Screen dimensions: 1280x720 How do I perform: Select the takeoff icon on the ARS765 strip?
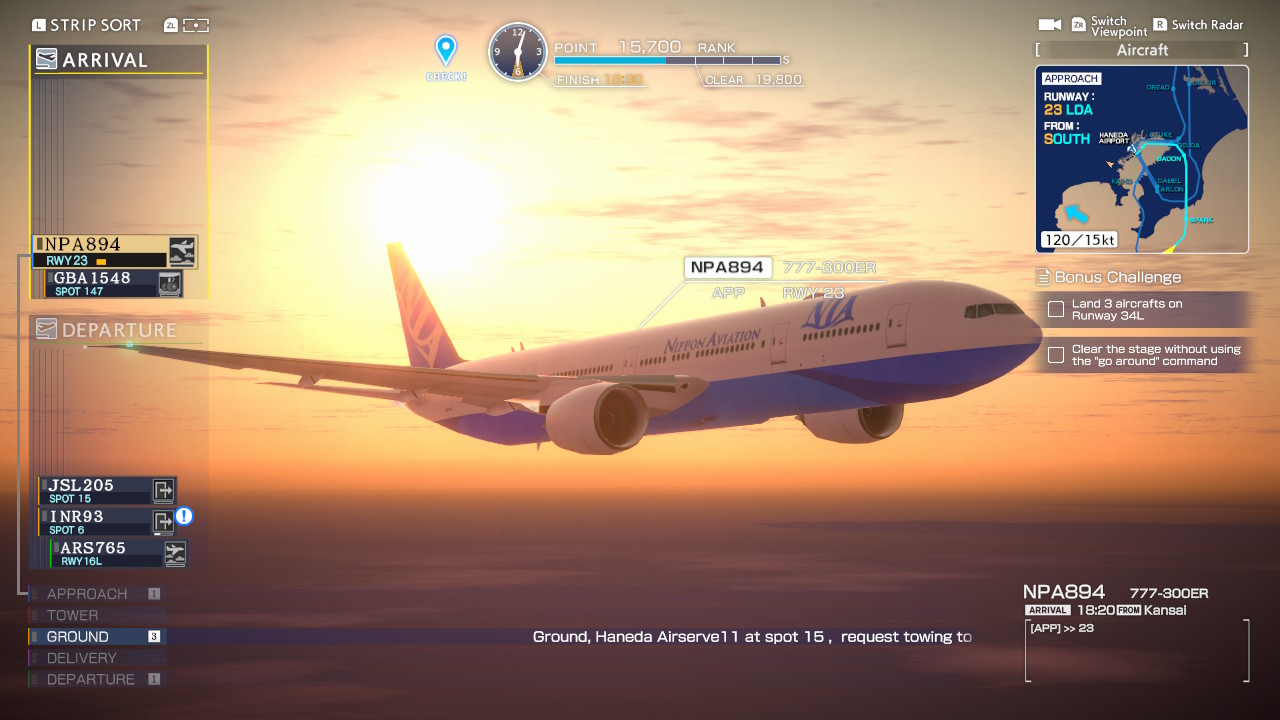pos(175,553)
